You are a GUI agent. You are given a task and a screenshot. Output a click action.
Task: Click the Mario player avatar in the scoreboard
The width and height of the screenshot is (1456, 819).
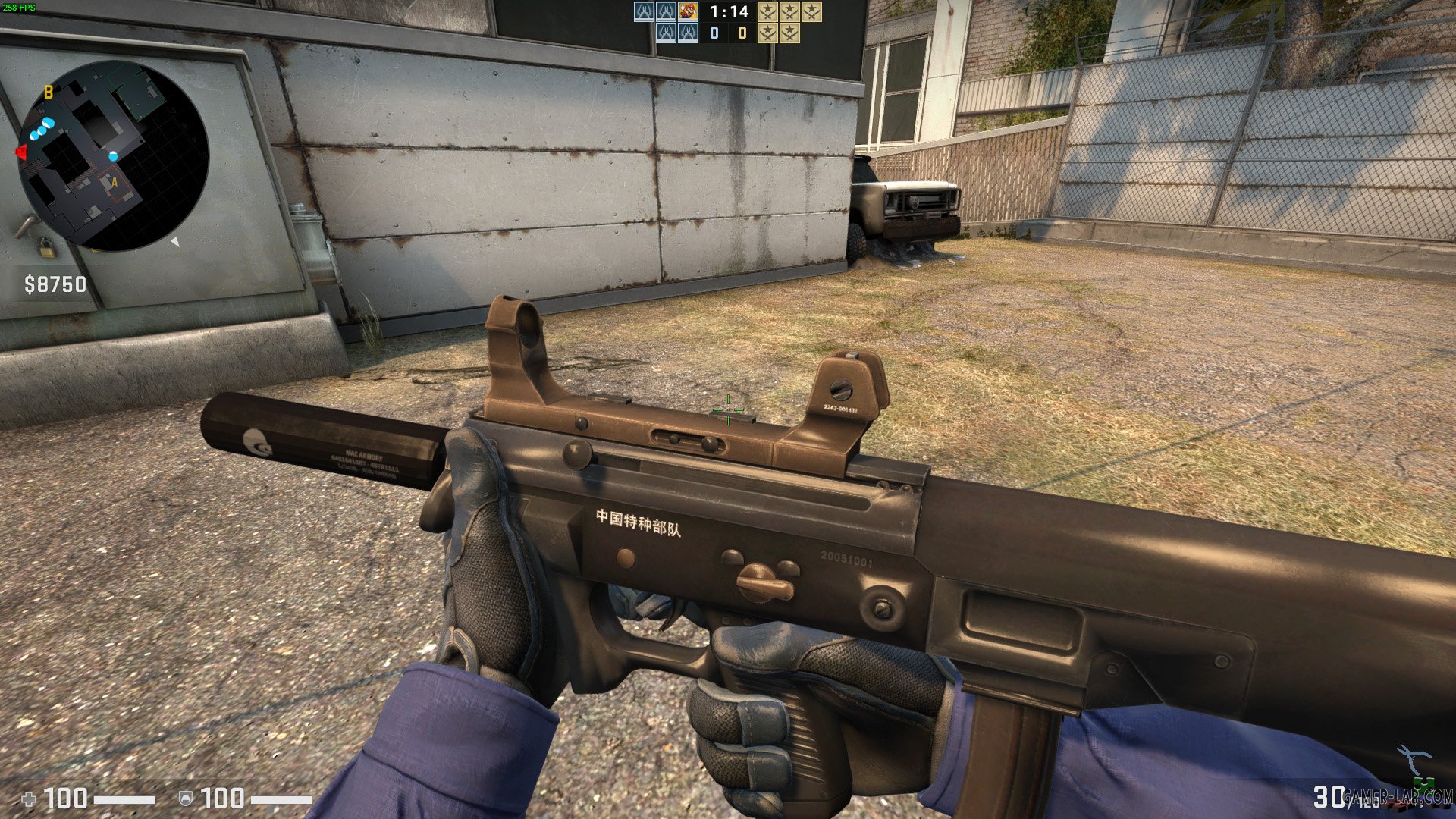[689, 12]
